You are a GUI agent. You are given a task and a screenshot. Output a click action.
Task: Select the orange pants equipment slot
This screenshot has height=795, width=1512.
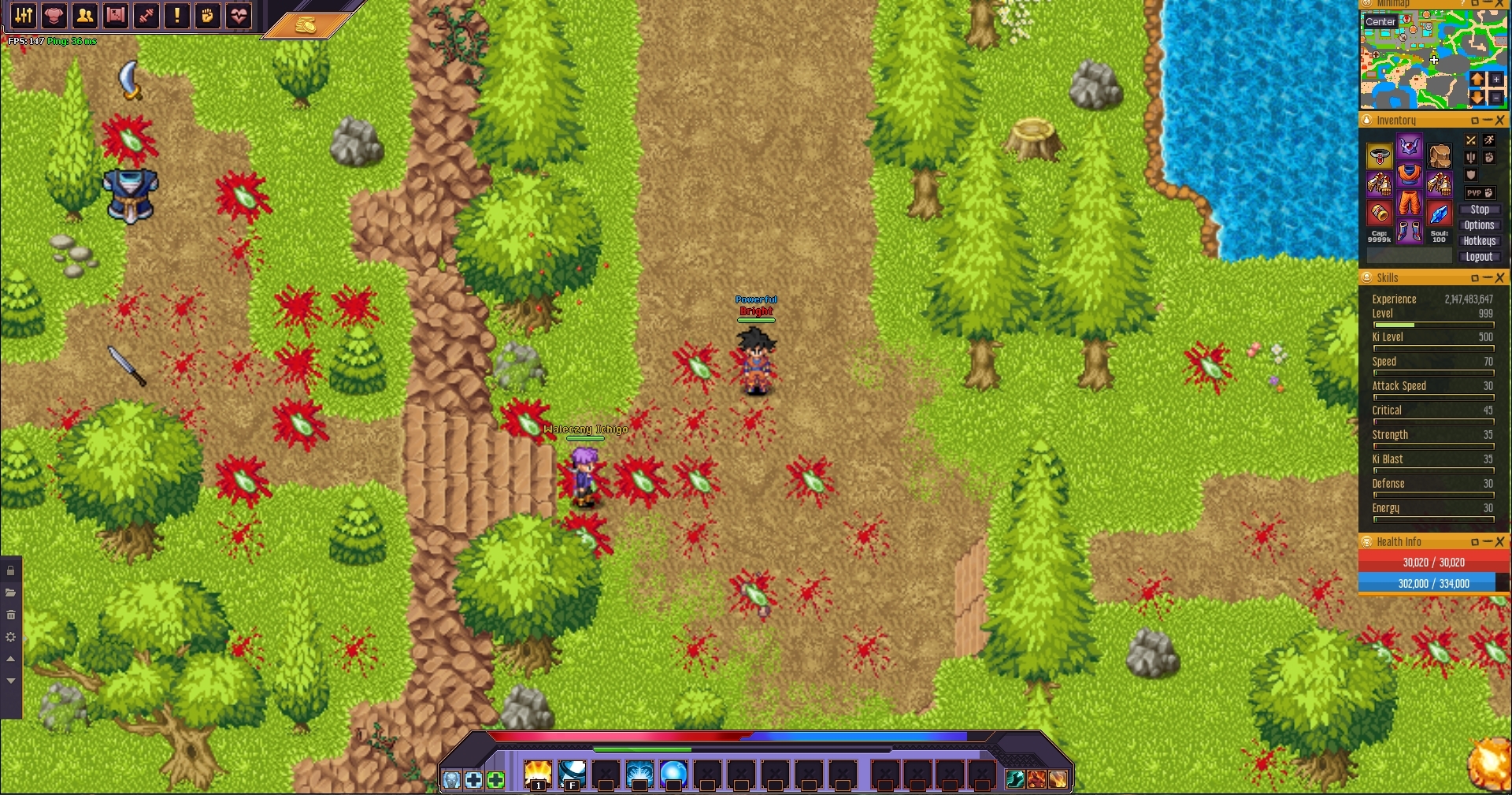coord(1409,204)
